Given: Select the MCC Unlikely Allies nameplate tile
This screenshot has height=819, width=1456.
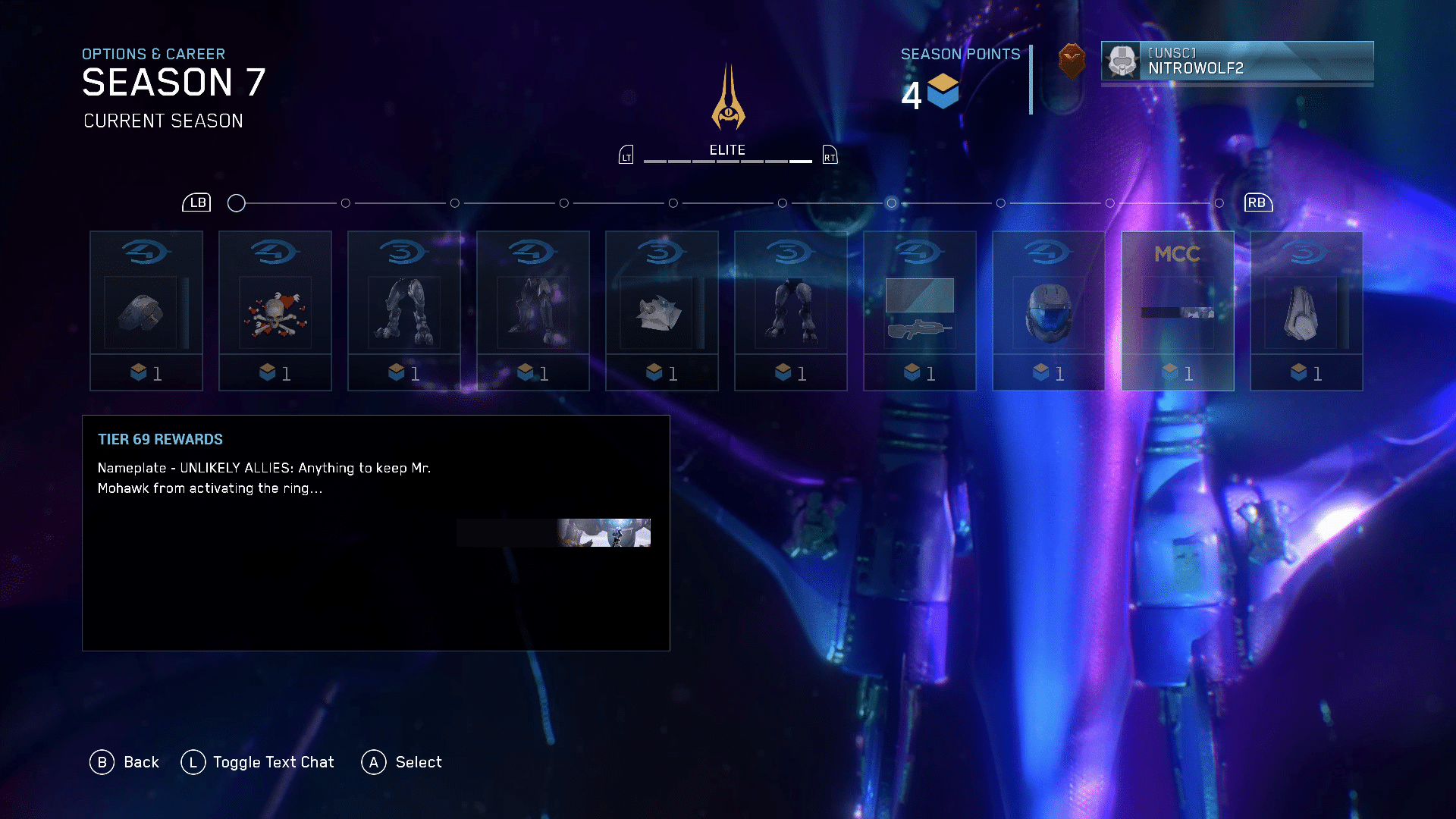Looking at the screenshot, I should coord(1178,311).
